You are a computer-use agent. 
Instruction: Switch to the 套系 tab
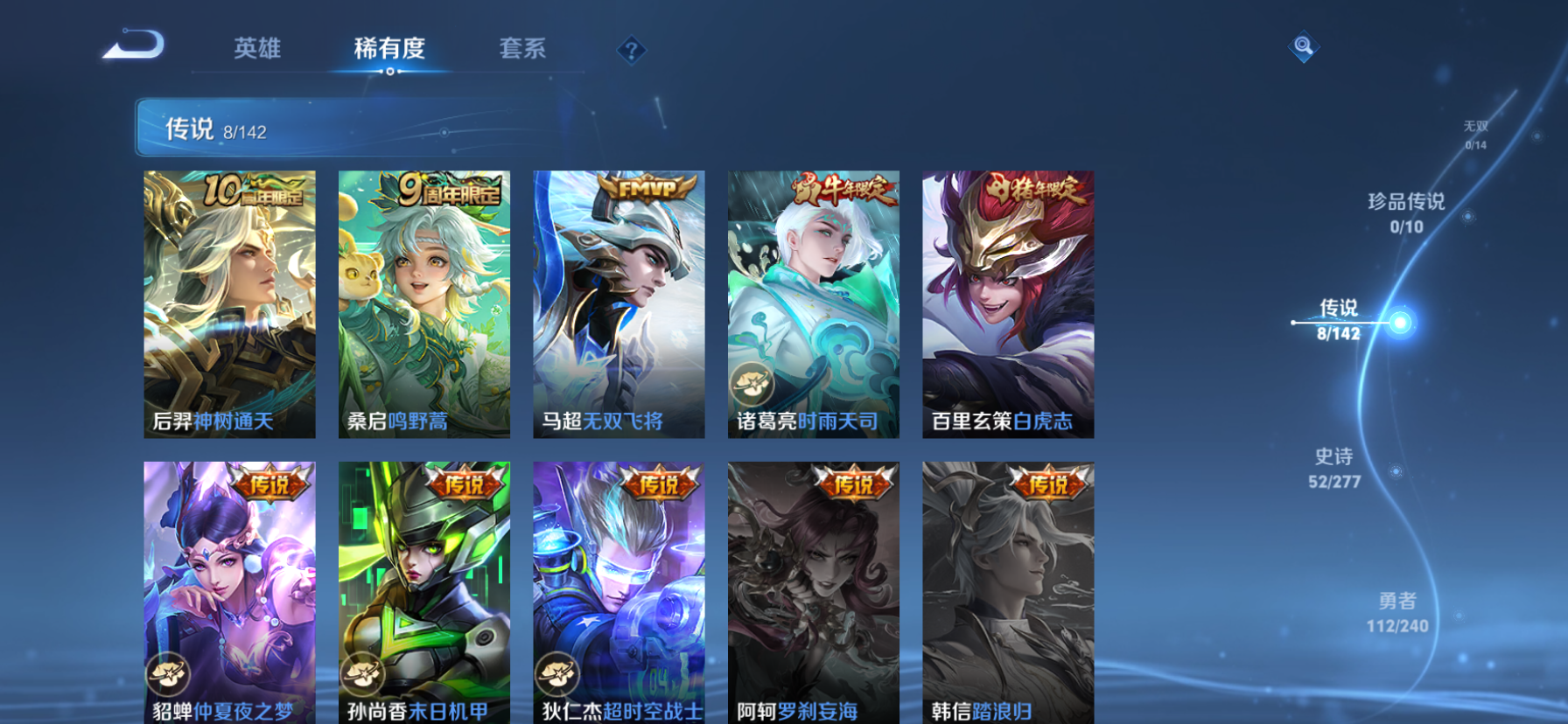click(524, 50)
